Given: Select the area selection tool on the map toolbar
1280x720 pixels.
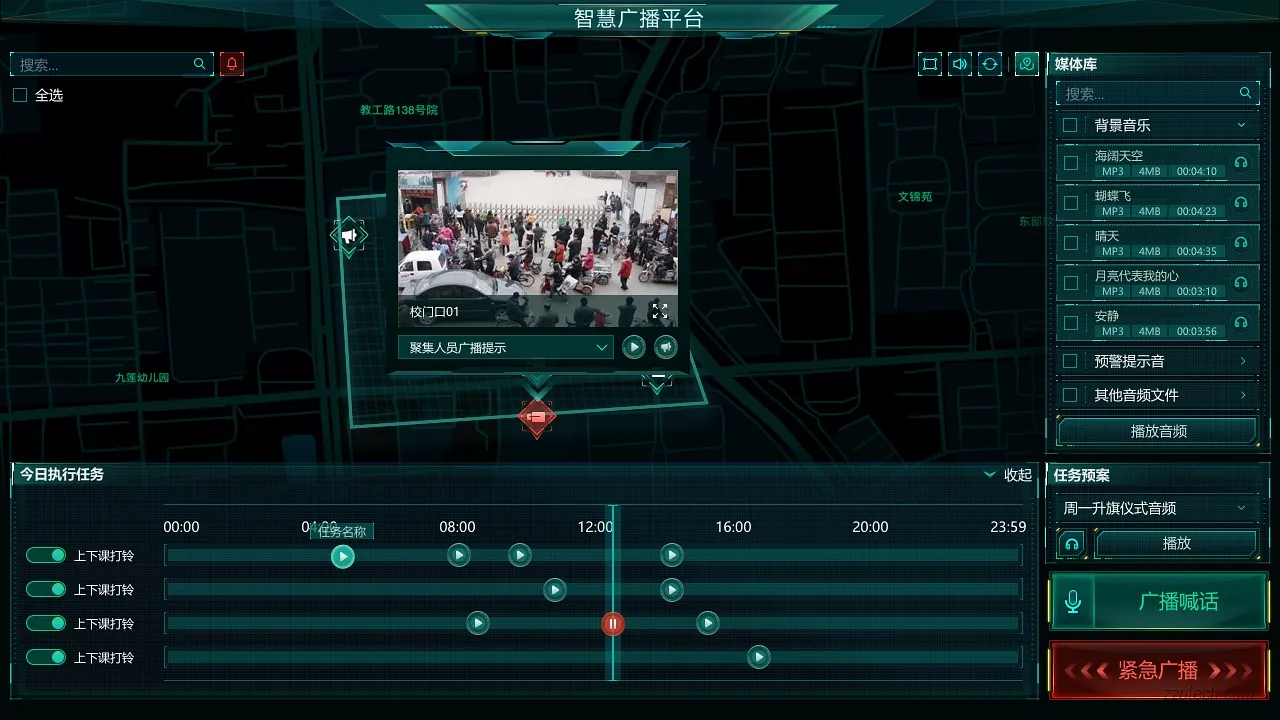Looking at the screenshot, I should (x=929, y=63).
